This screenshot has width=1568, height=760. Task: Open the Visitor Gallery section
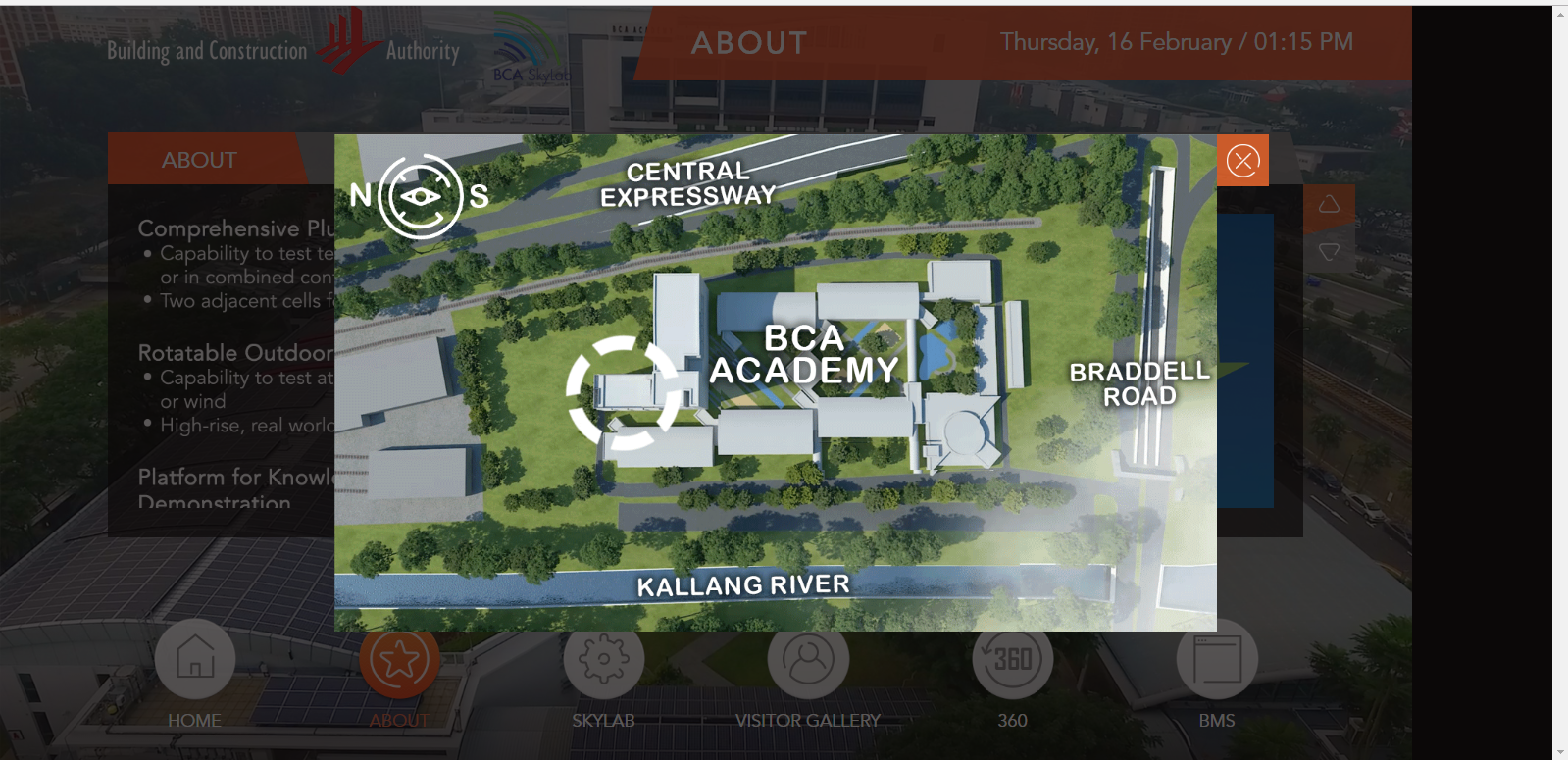tap(808, 659)
